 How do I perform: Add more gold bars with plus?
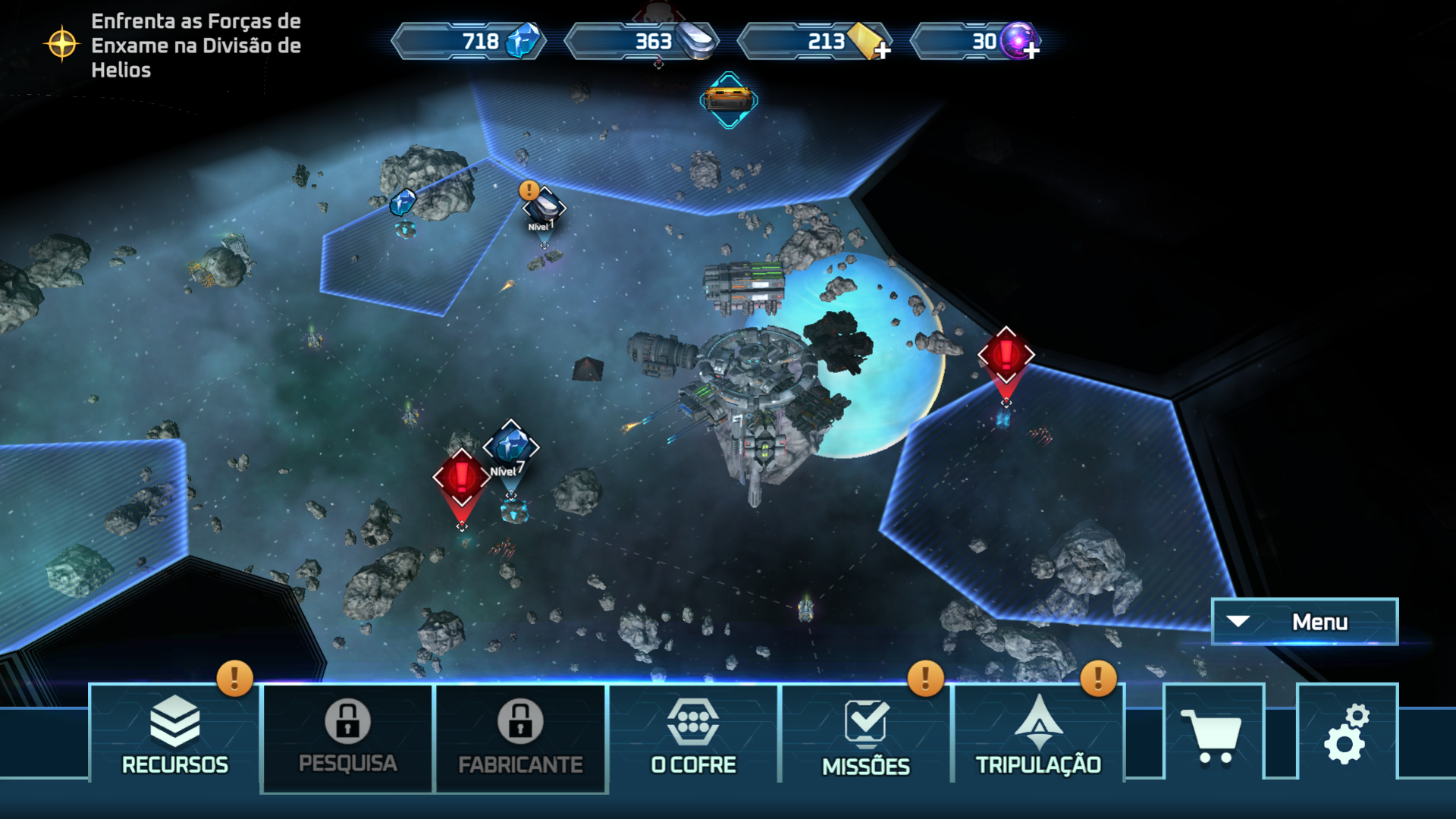point(882,50)
